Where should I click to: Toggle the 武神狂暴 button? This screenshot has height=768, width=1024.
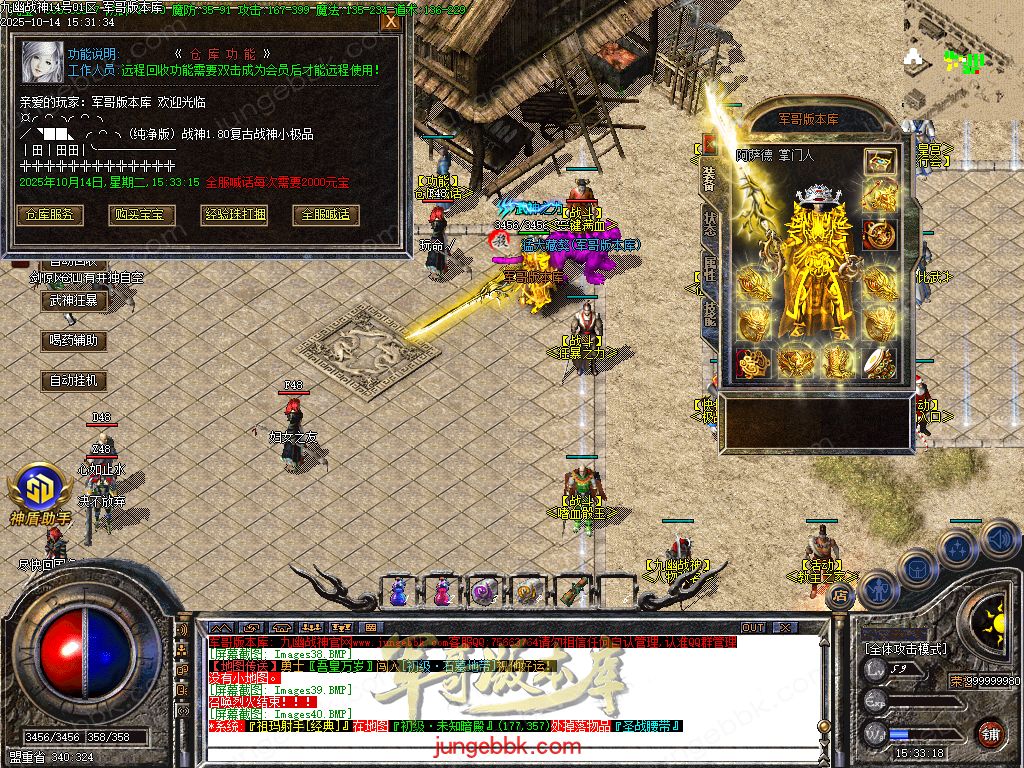coord(74,300)
